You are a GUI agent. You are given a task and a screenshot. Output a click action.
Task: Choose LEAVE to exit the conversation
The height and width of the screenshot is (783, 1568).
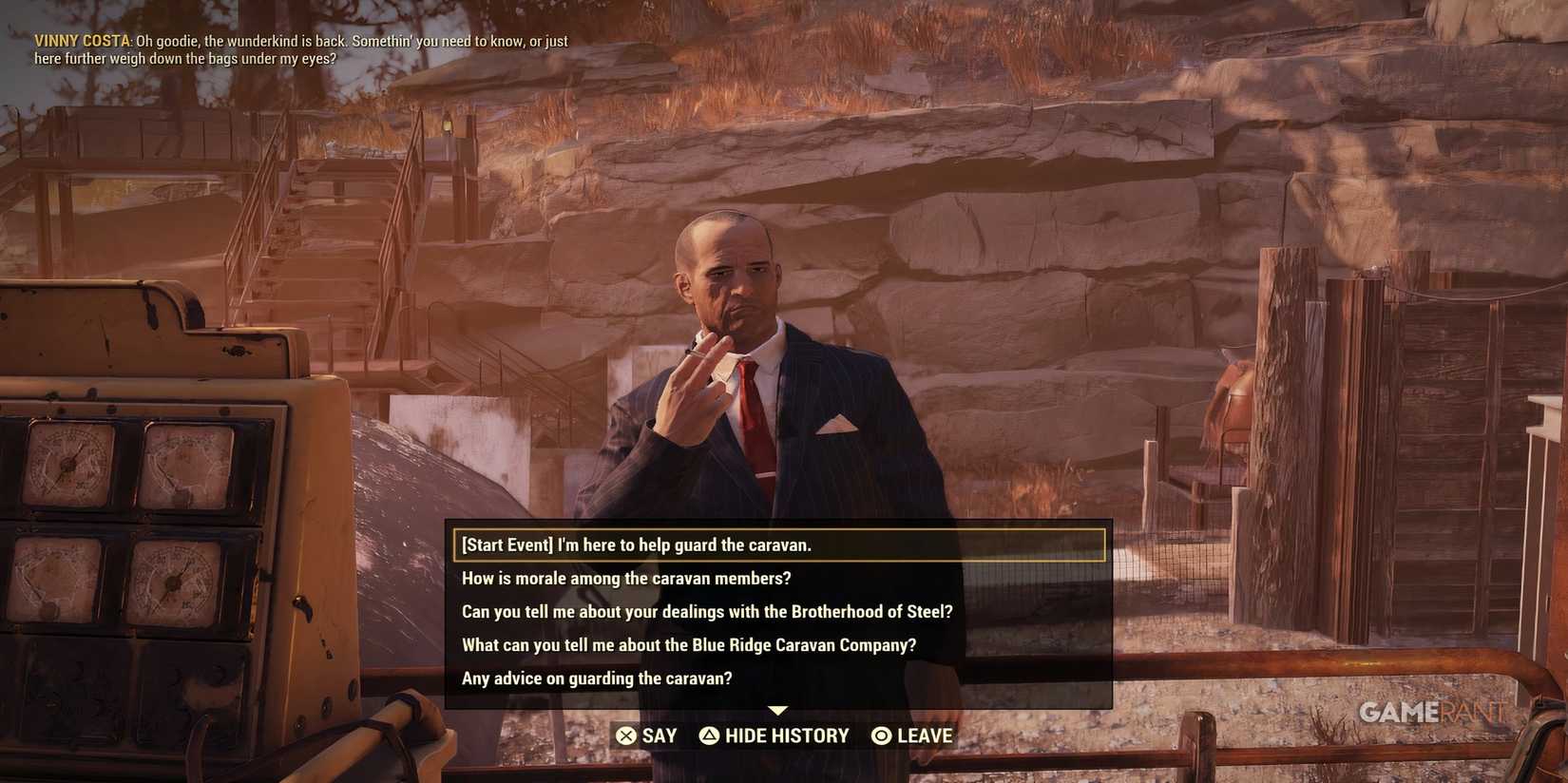coord(914,735)
